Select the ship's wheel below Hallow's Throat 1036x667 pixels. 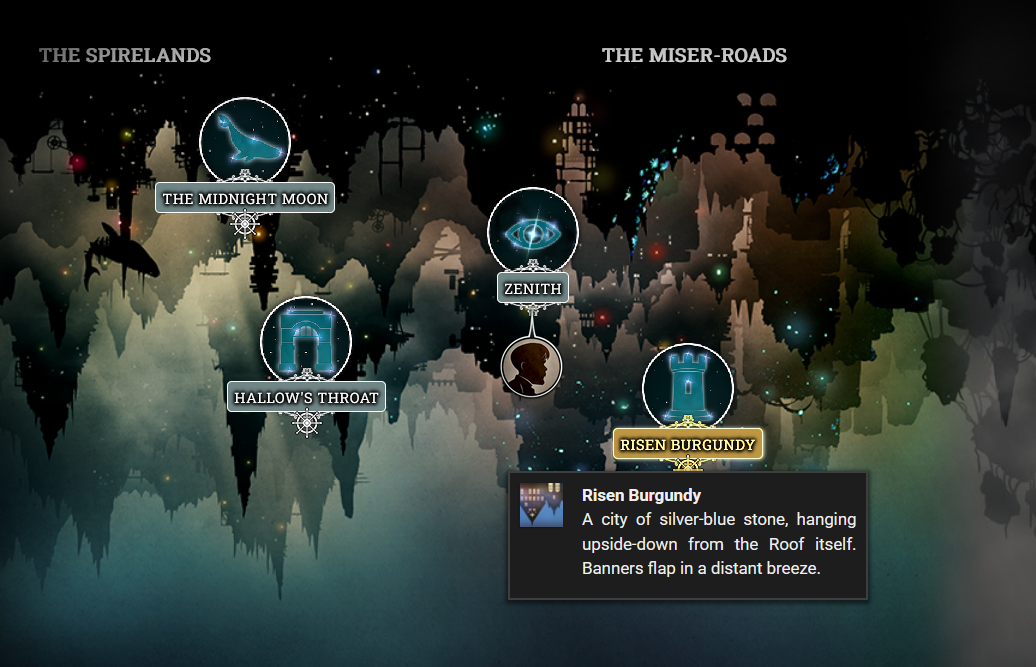pos(307,422)
